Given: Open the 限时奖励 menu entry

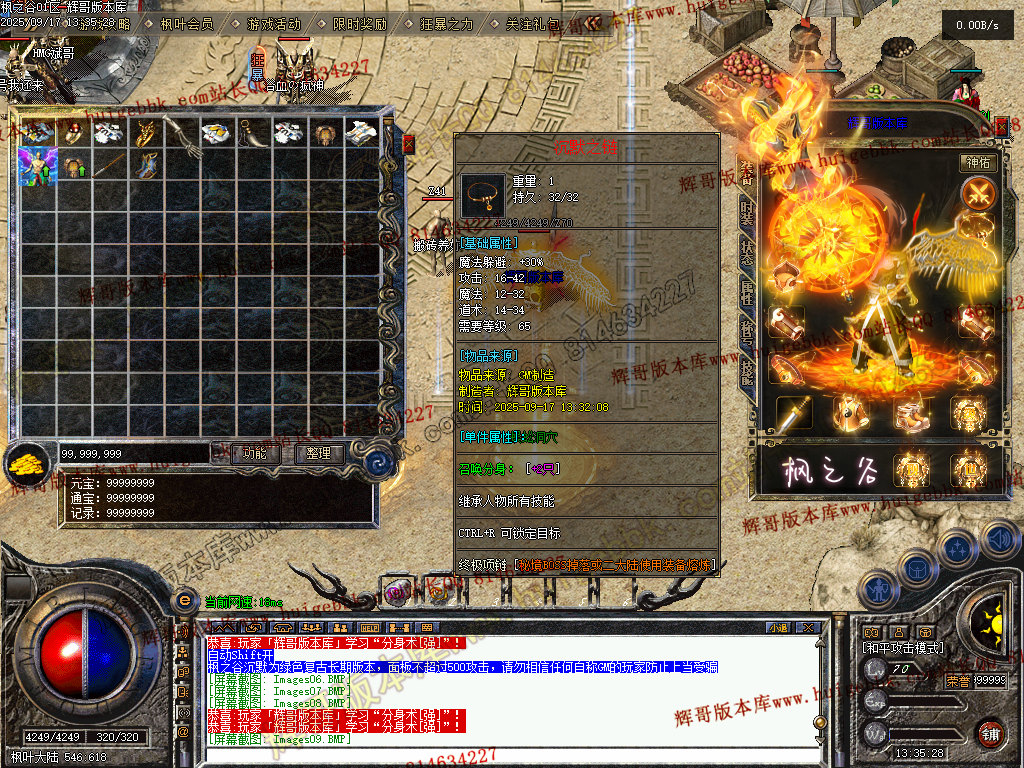Looking at the screenshot, I should pos(359,24).
